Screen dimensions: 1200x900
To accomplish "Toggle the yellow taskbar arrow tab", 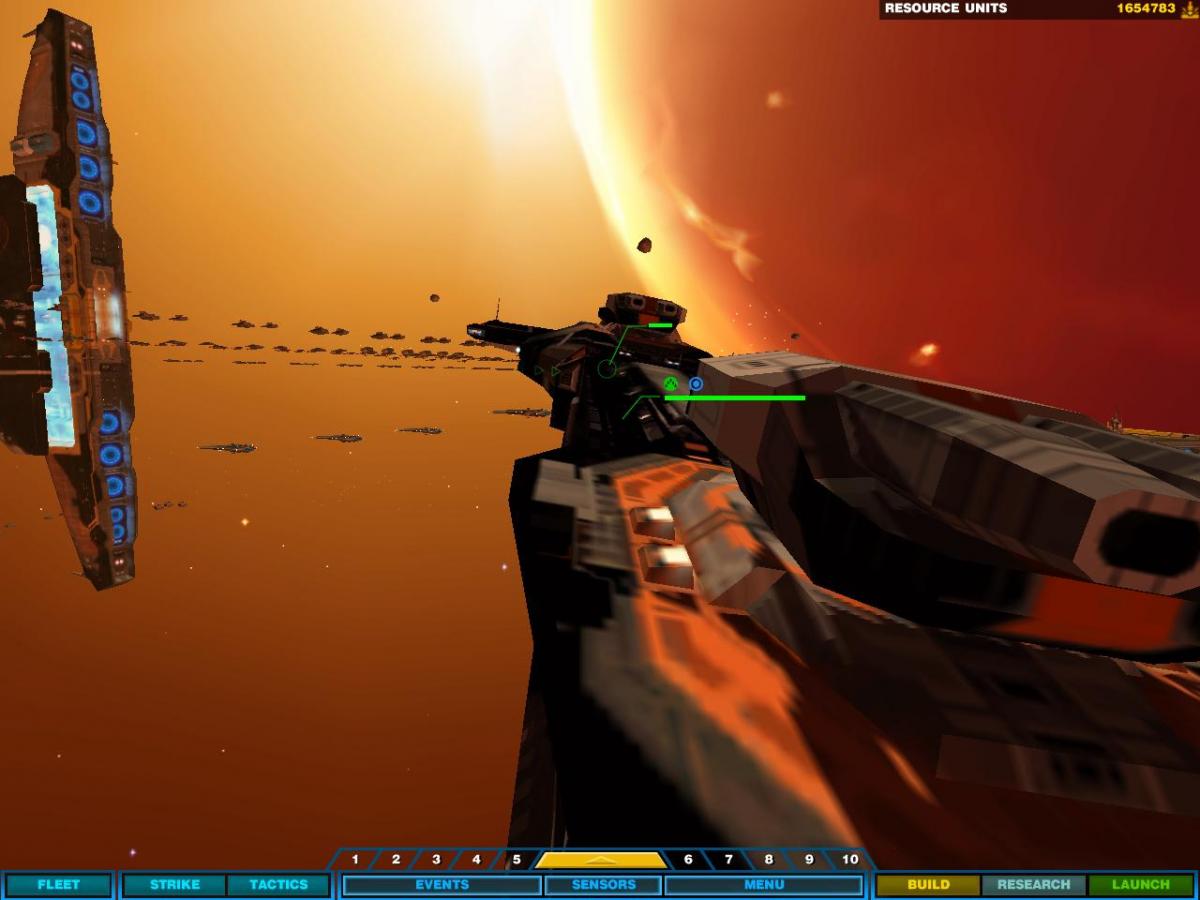I will (601, 860).
